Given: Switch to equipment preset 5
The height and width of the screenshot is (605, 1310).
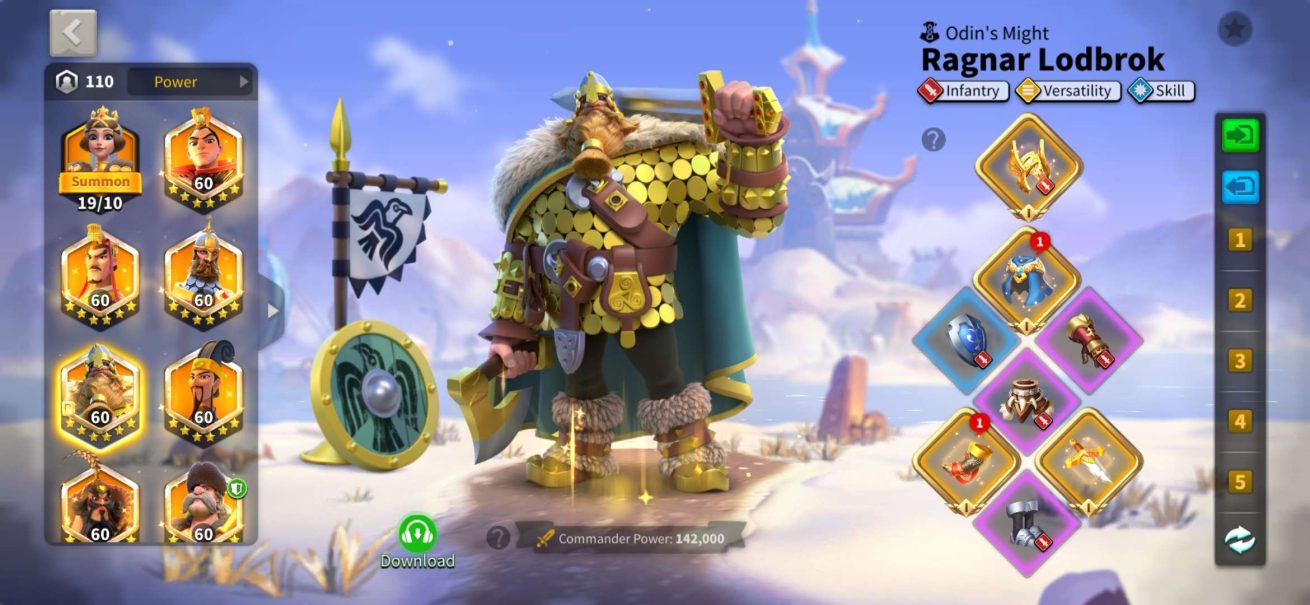Looking at the screenshot, I should coord(1240,482).
